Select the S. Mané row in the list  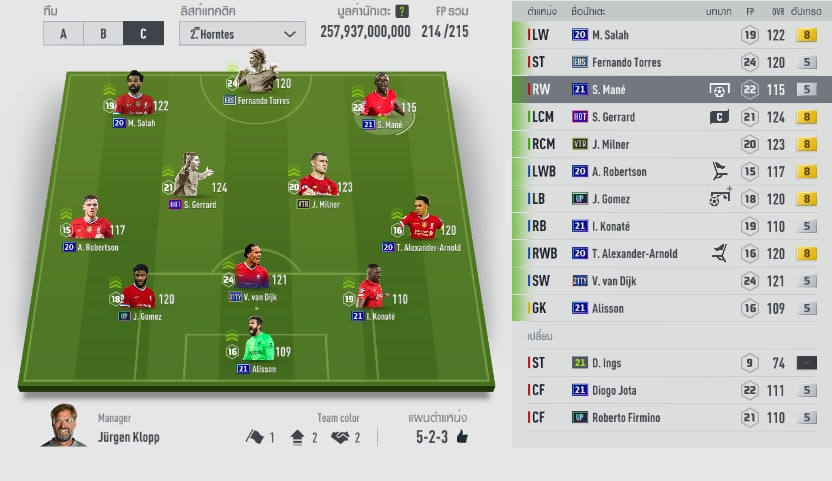pyautogui.click(x=670, y=89)
